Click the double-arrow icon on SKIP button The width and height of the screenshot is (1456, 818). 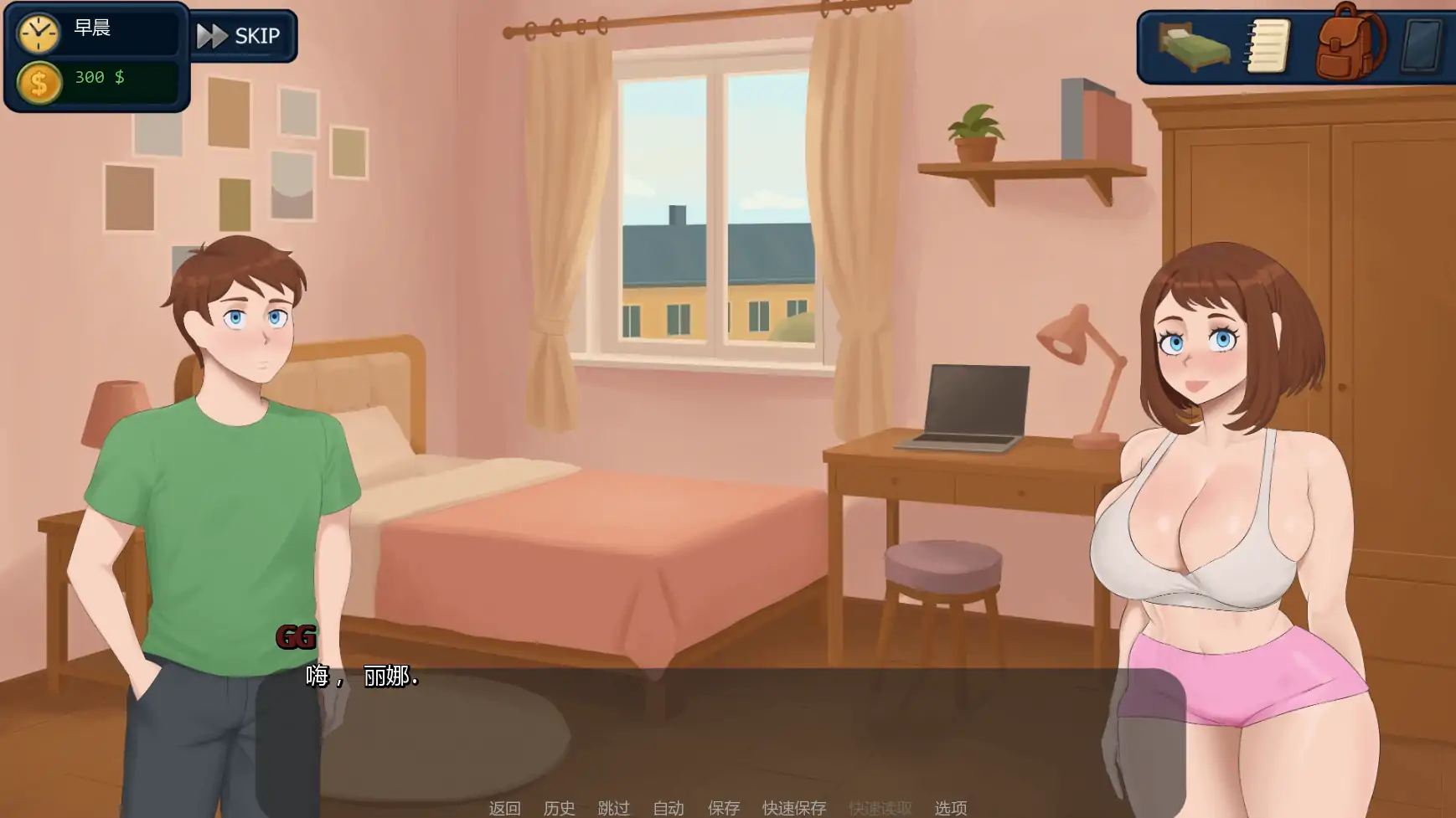point(212,35)
